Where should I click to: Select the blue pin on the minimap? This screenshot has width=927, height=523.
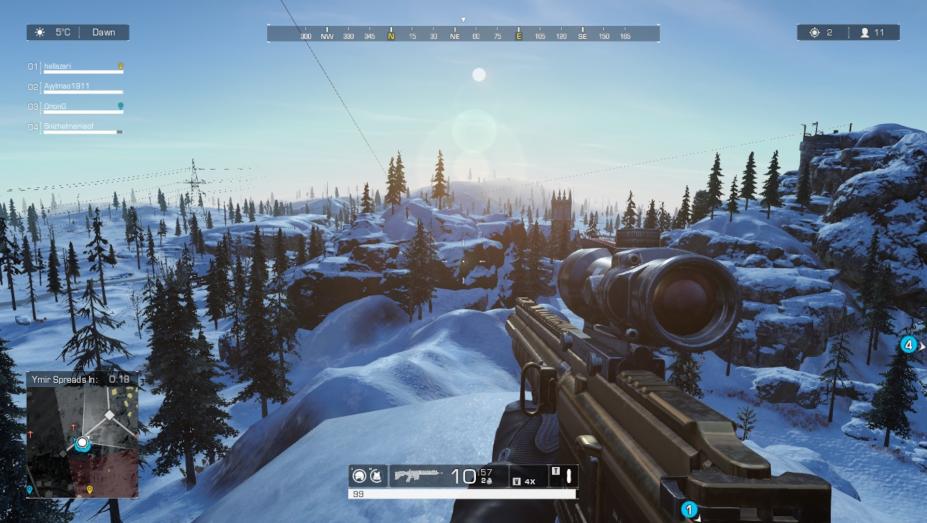[30, 489]
